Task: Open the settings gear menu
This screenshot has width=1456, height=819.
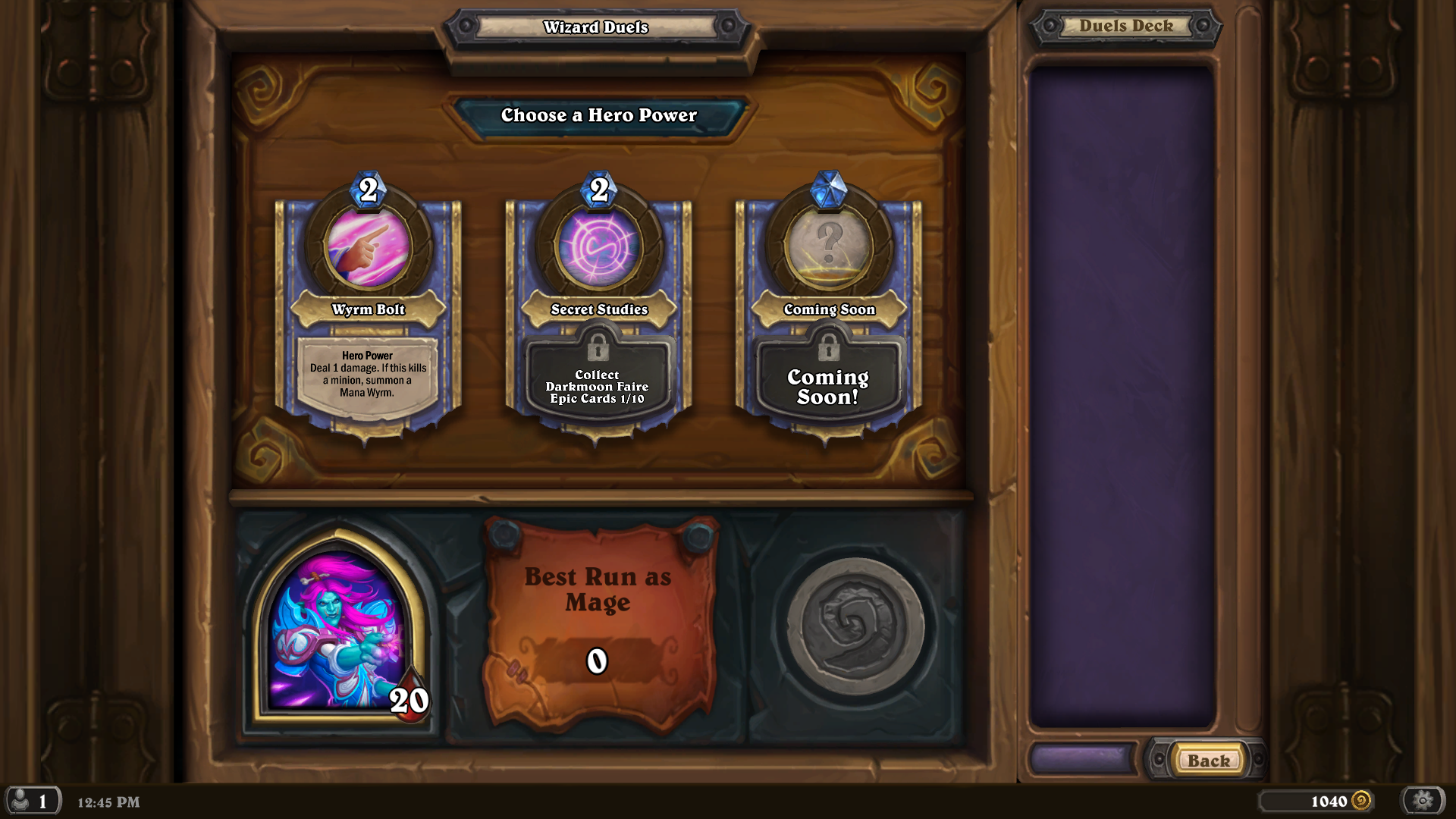Action: [1423, 800]
